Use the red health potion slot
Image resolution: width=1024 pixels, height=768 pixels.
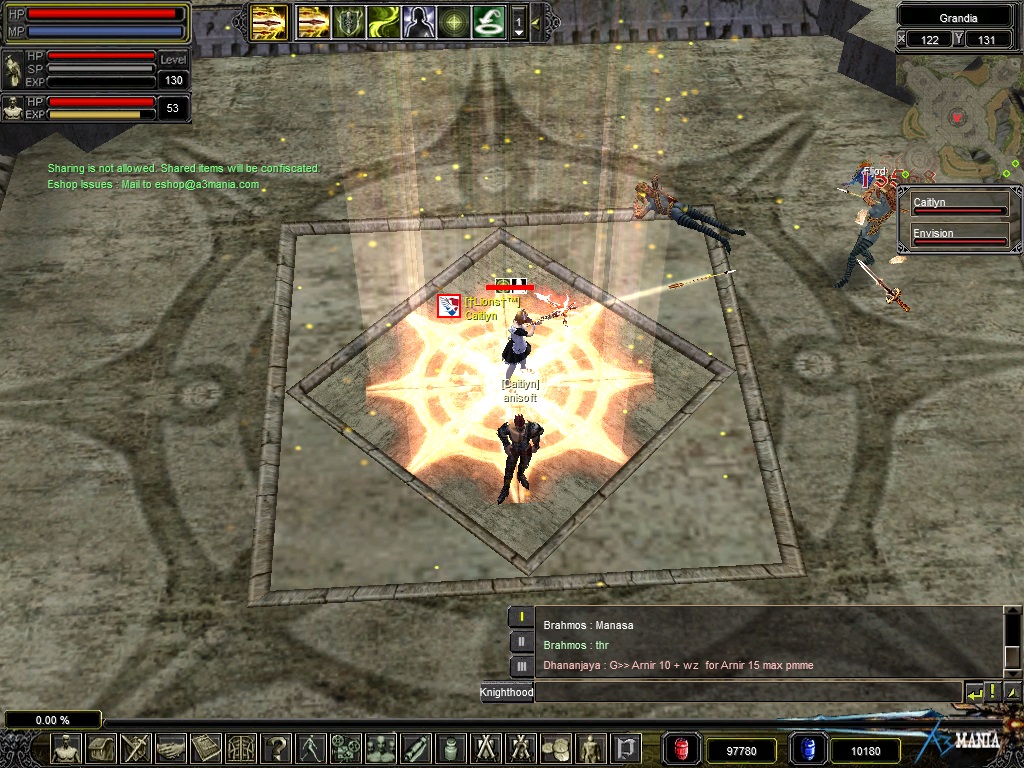(x=681, y=749)
